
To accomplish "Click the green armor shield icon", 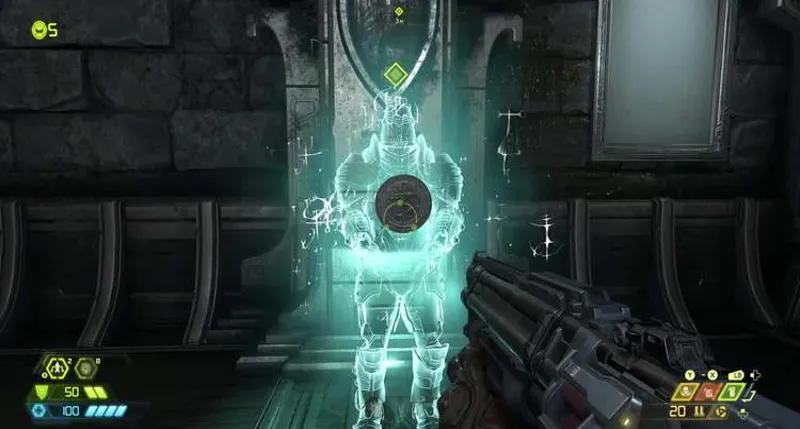I will (x=42, y=391).
